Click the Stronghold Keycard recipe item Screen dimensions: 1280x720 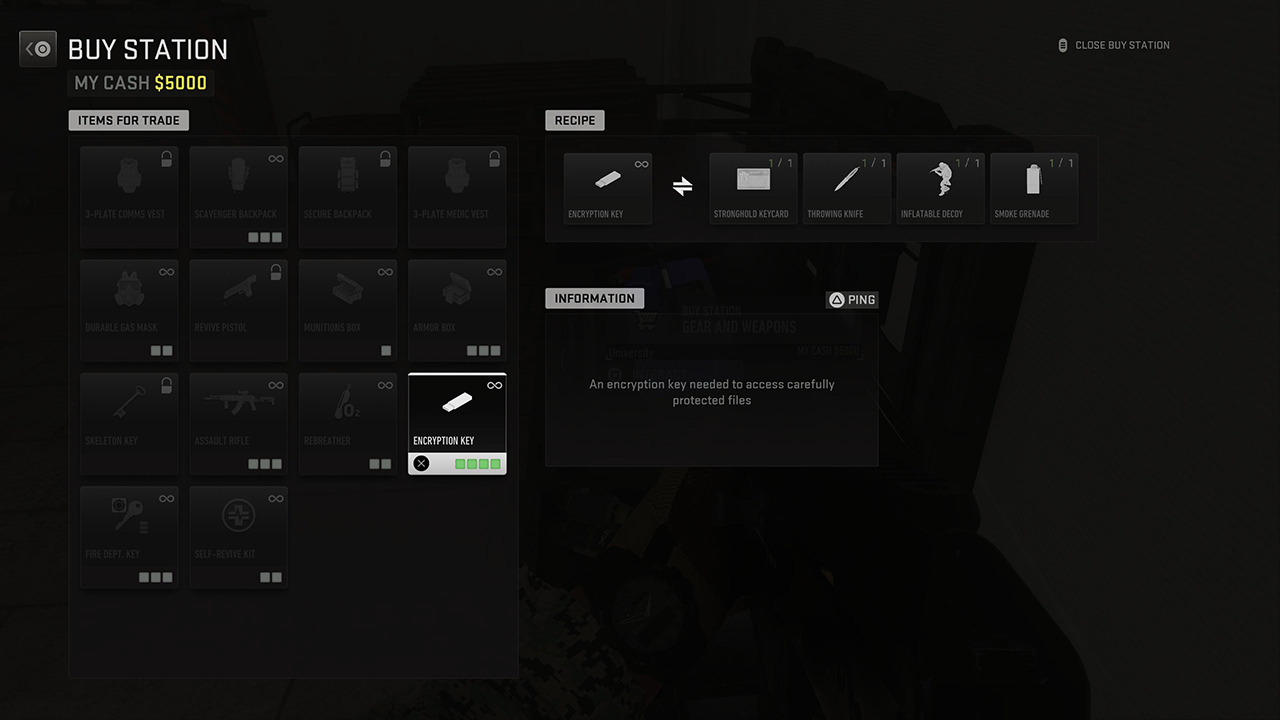pyautogui.click(x=752, y=188)
